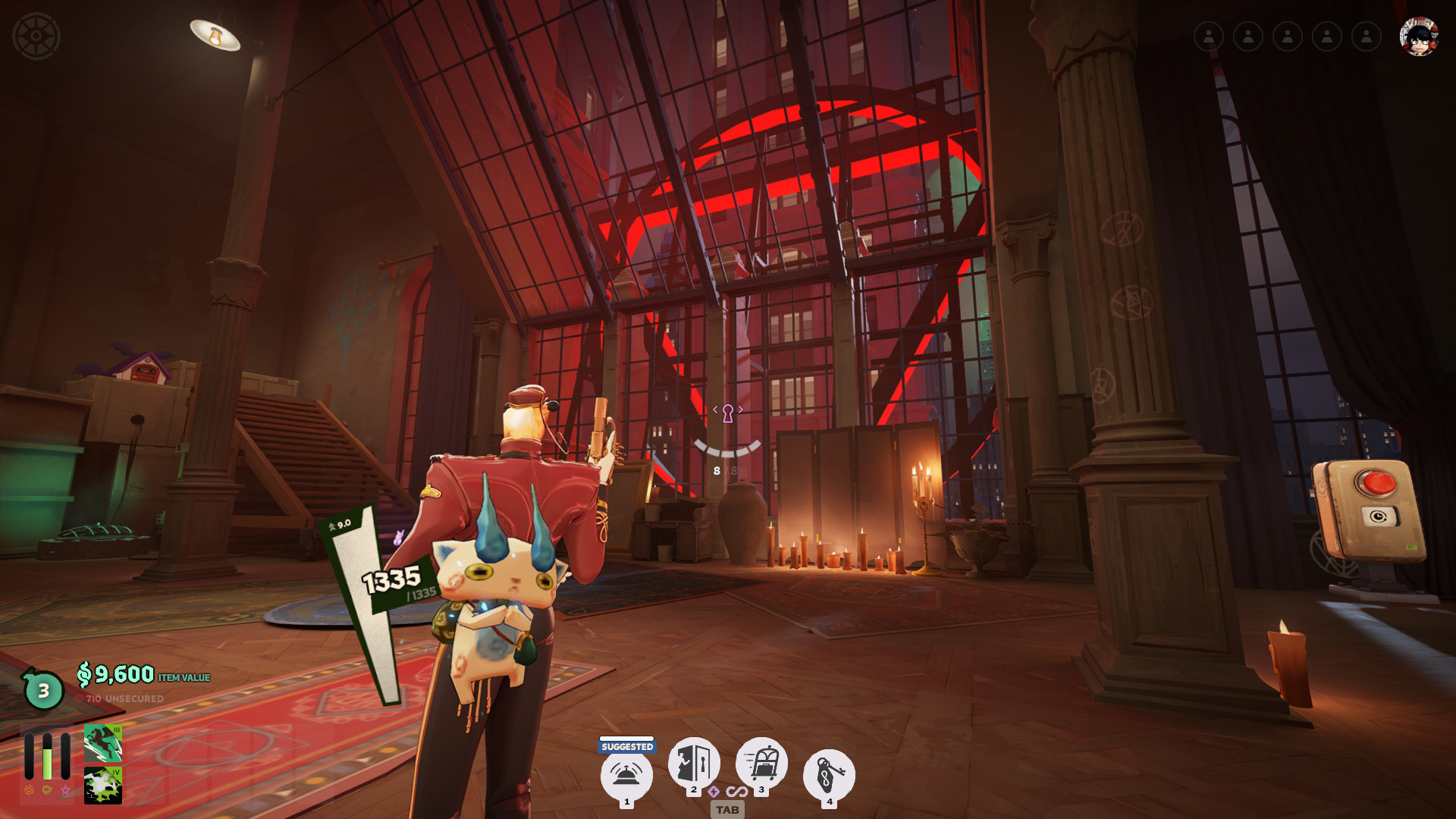
Task: Use the luggage cart ability
Action: (761, 762)
